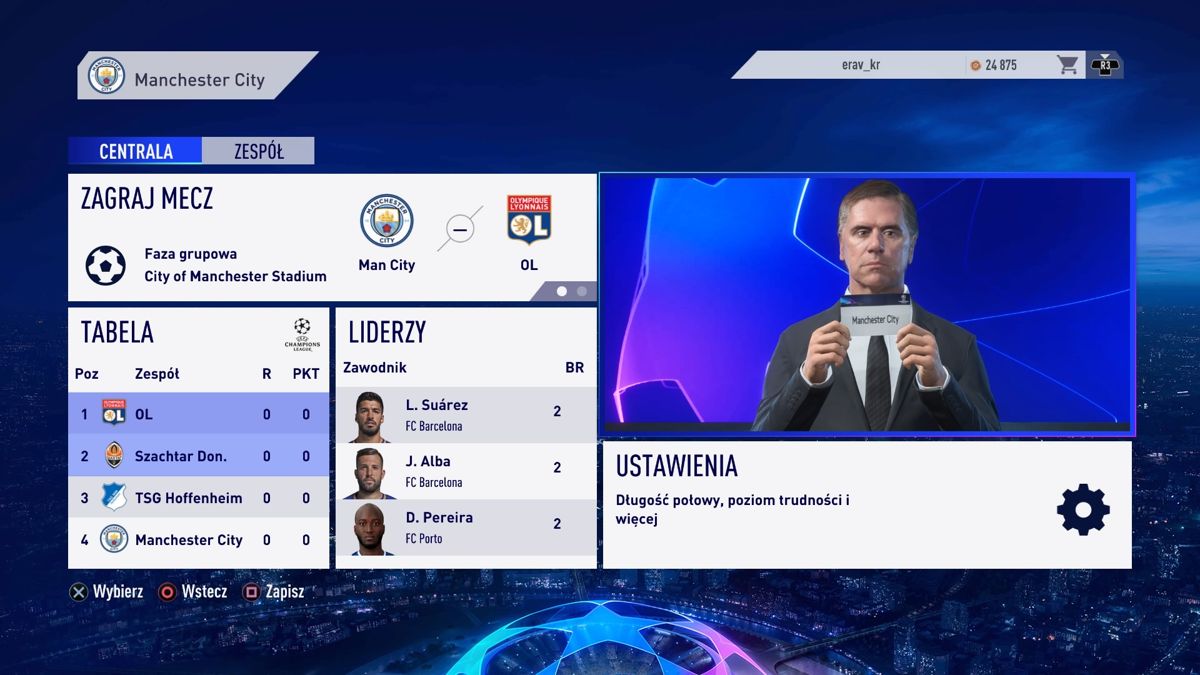Switch to the ZESPÓŁ tab
Image resolution: width=1200 pixels, height=675 pixels.
pos(258,151)
